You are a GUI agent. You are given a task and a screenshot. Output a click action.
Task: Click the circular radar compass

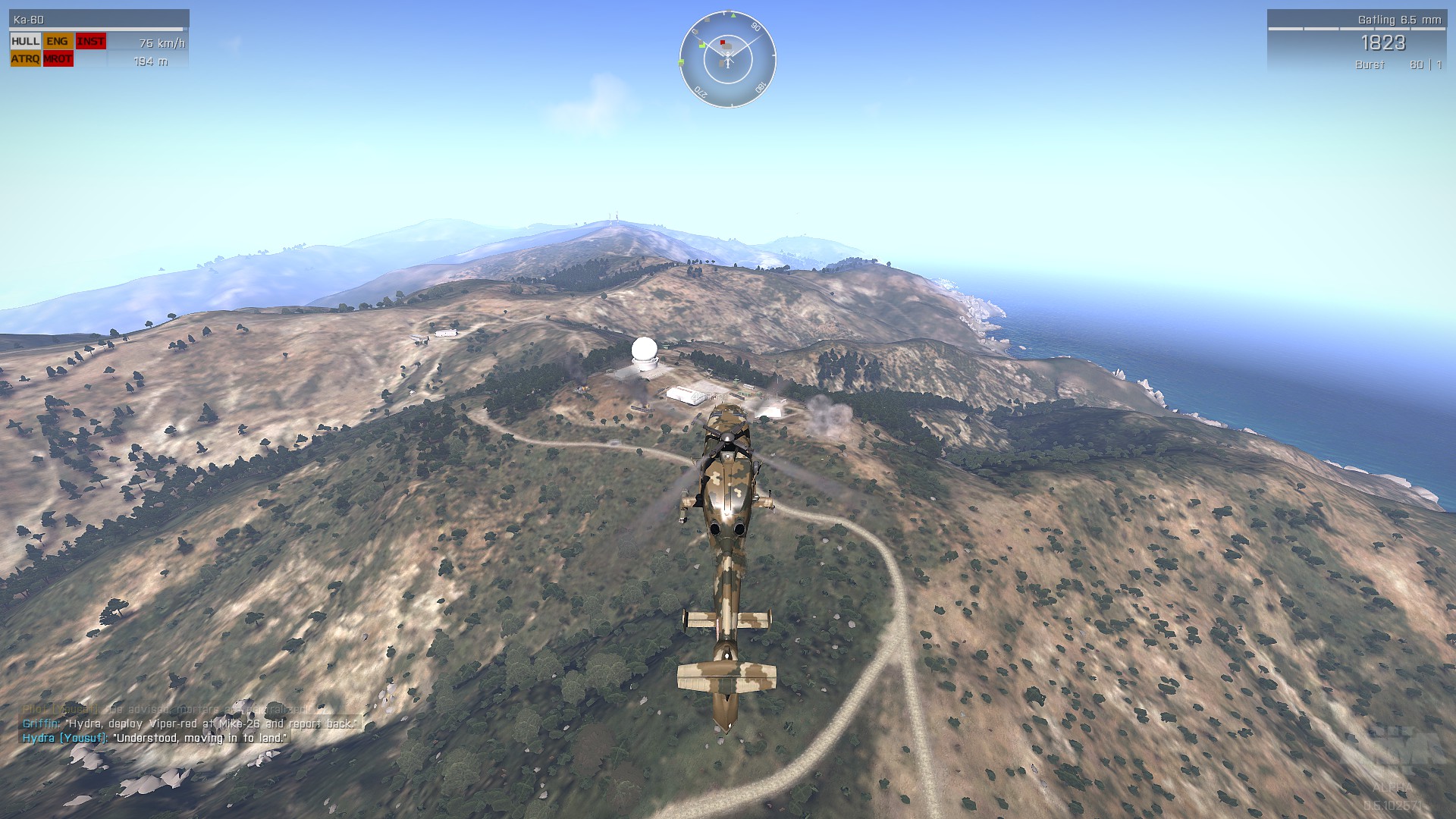(727, 59)
